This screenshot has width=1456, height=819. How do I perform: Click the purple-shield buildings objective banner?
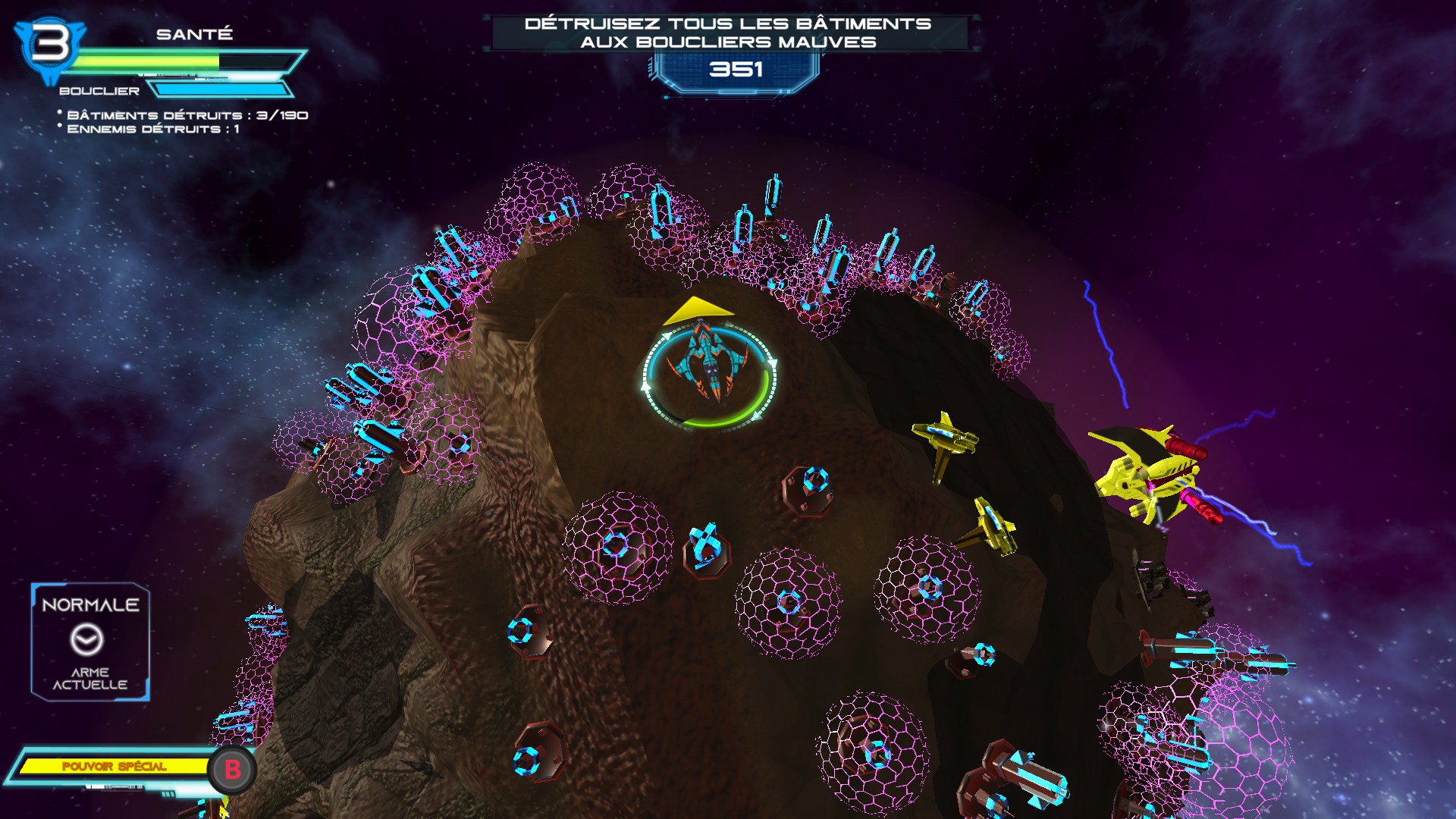tap(728, 33)
